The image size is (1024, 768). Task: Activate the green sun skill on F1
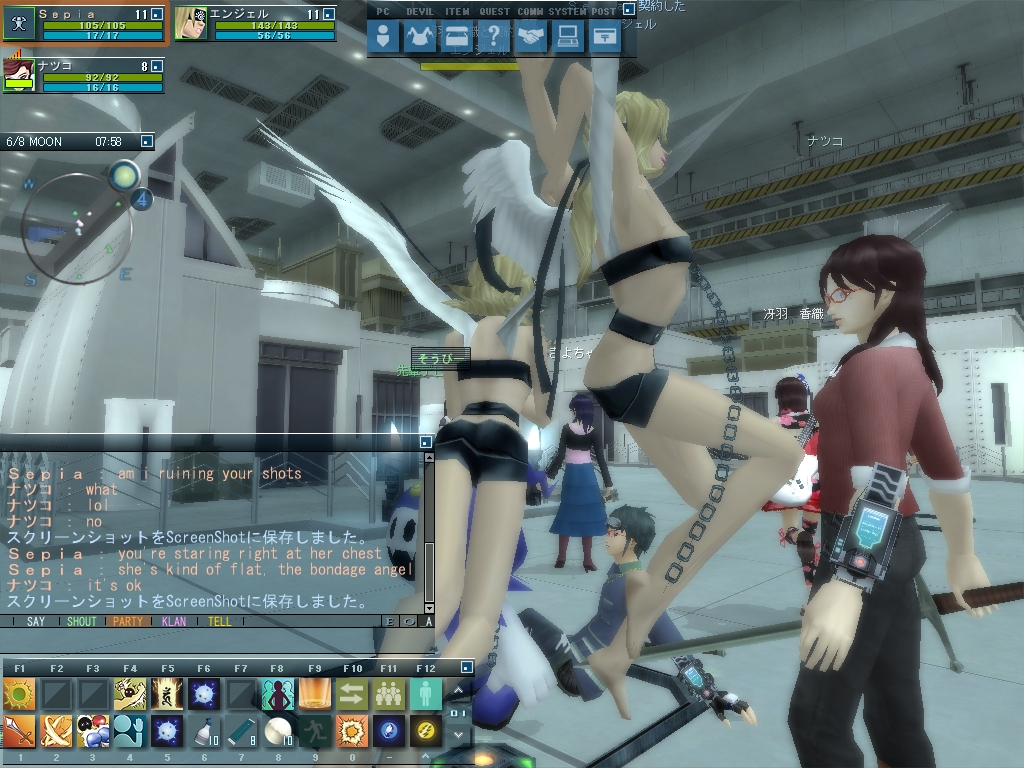(18, 693)
